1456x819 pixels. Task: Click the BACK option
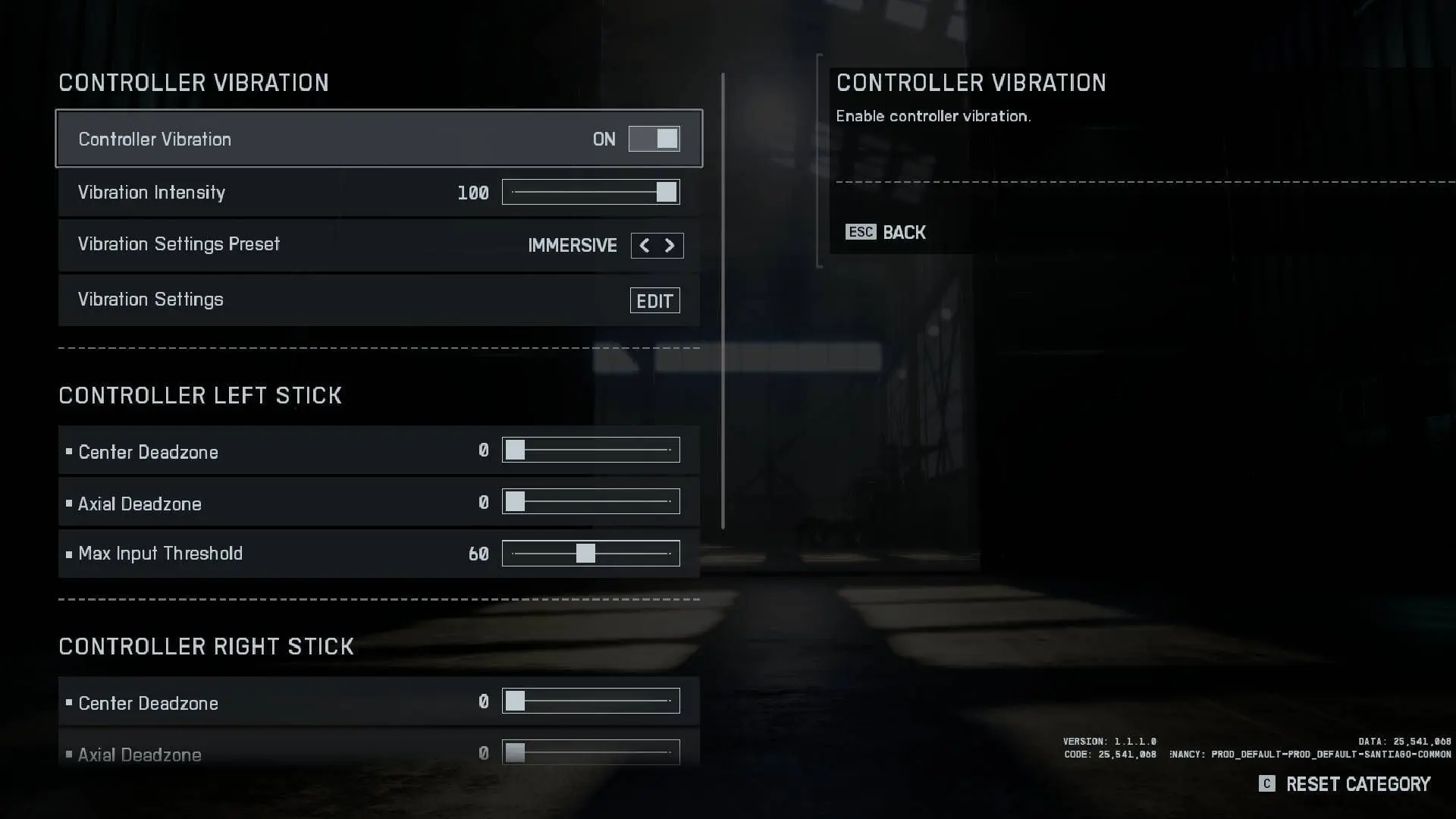(904, 232)
